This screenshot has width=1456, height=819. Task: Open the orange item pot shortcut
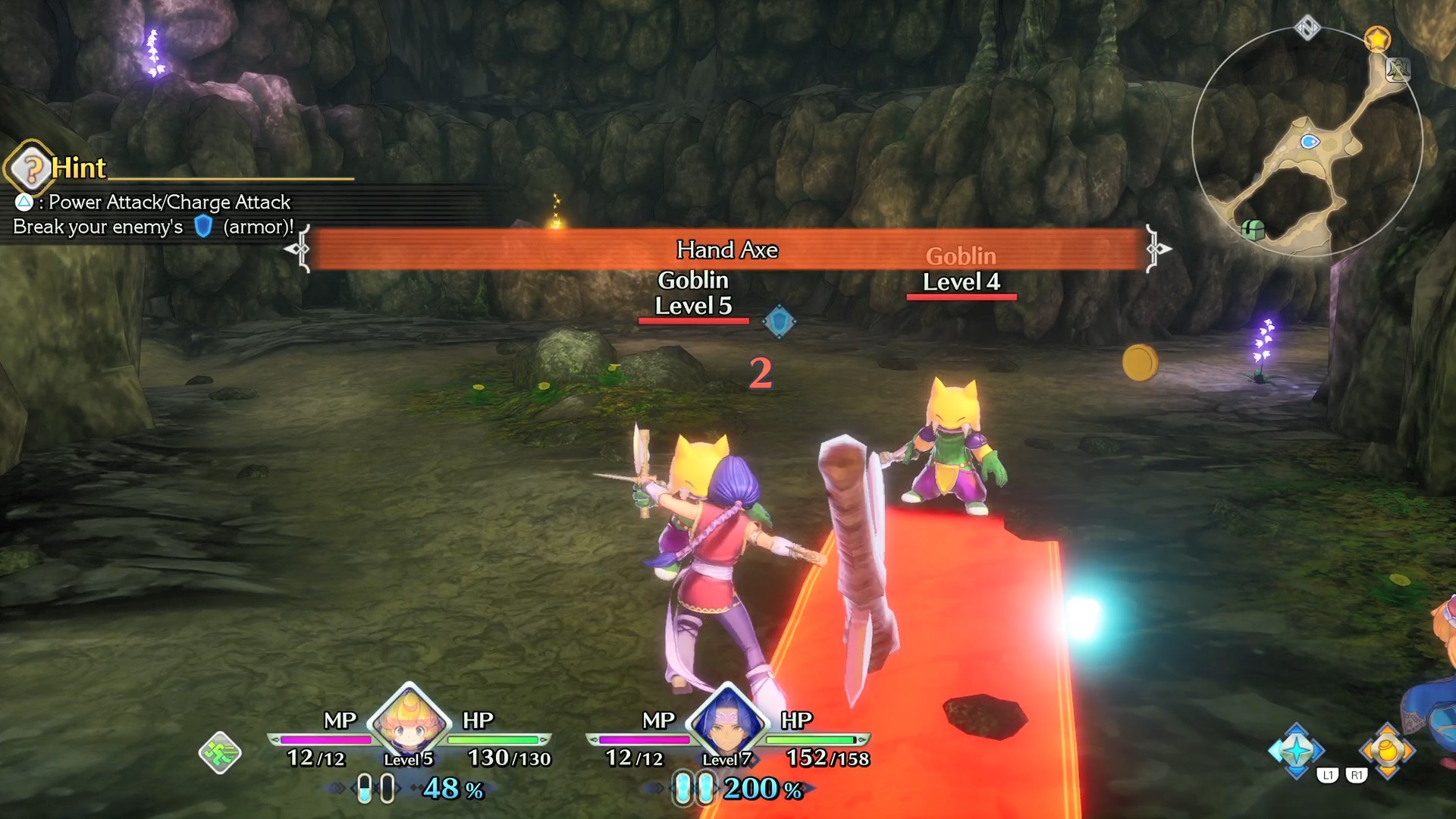click(1387, 750)
